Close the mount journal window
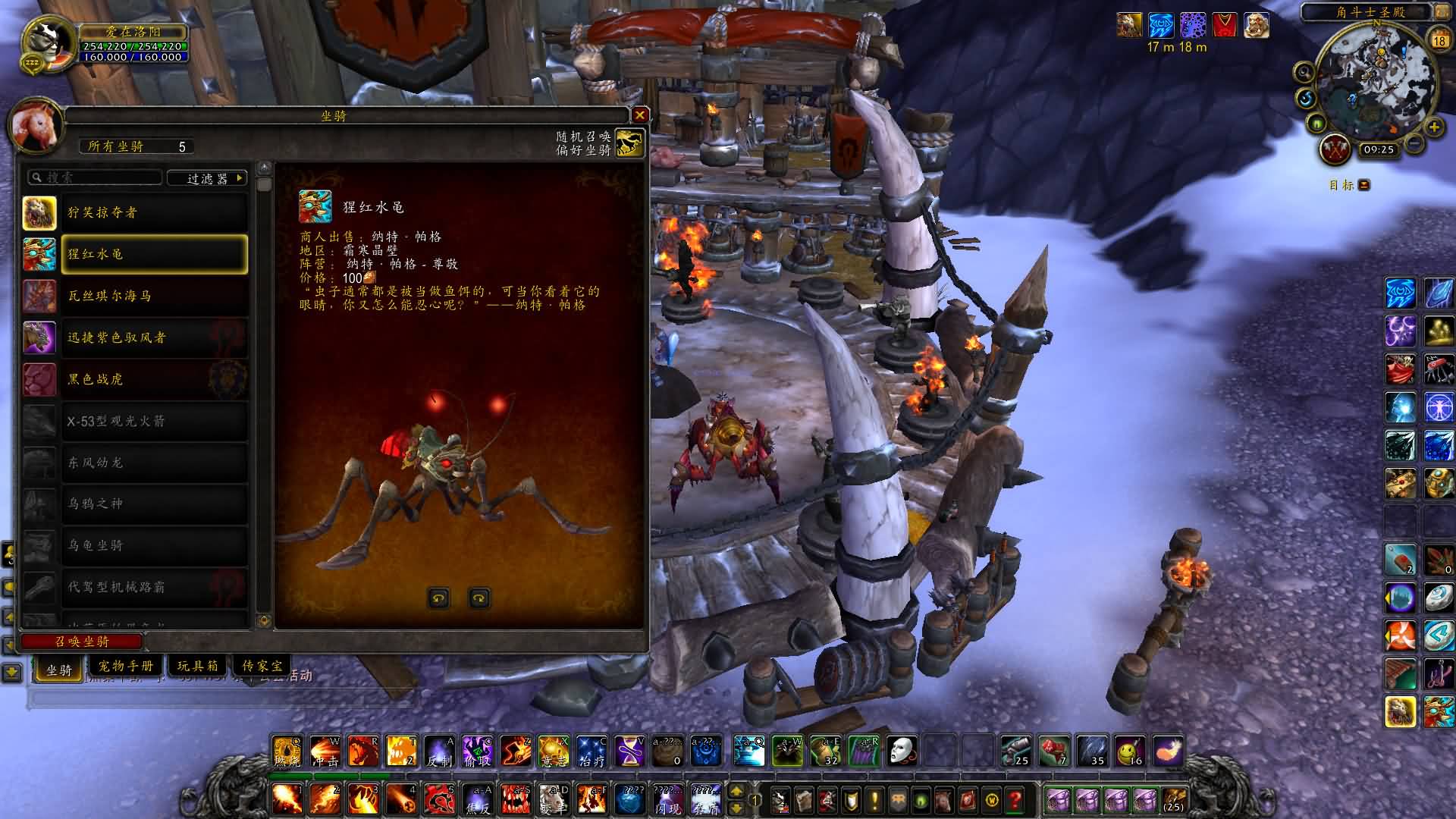Image resolution: width=1456 pixels, height=819 pixels. [640, 115]
